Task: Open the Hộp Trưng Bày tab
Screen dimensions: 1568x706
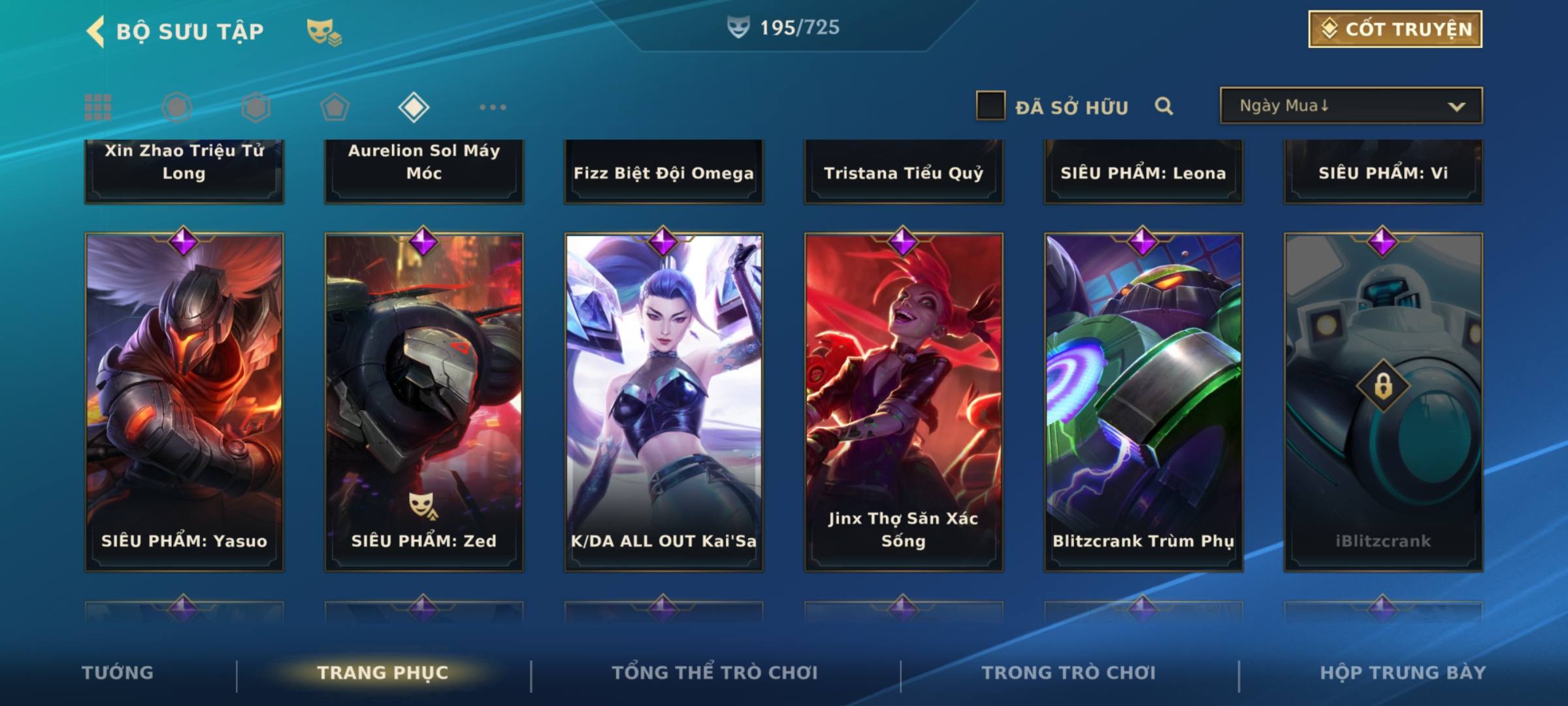Action: (1403, 673)
